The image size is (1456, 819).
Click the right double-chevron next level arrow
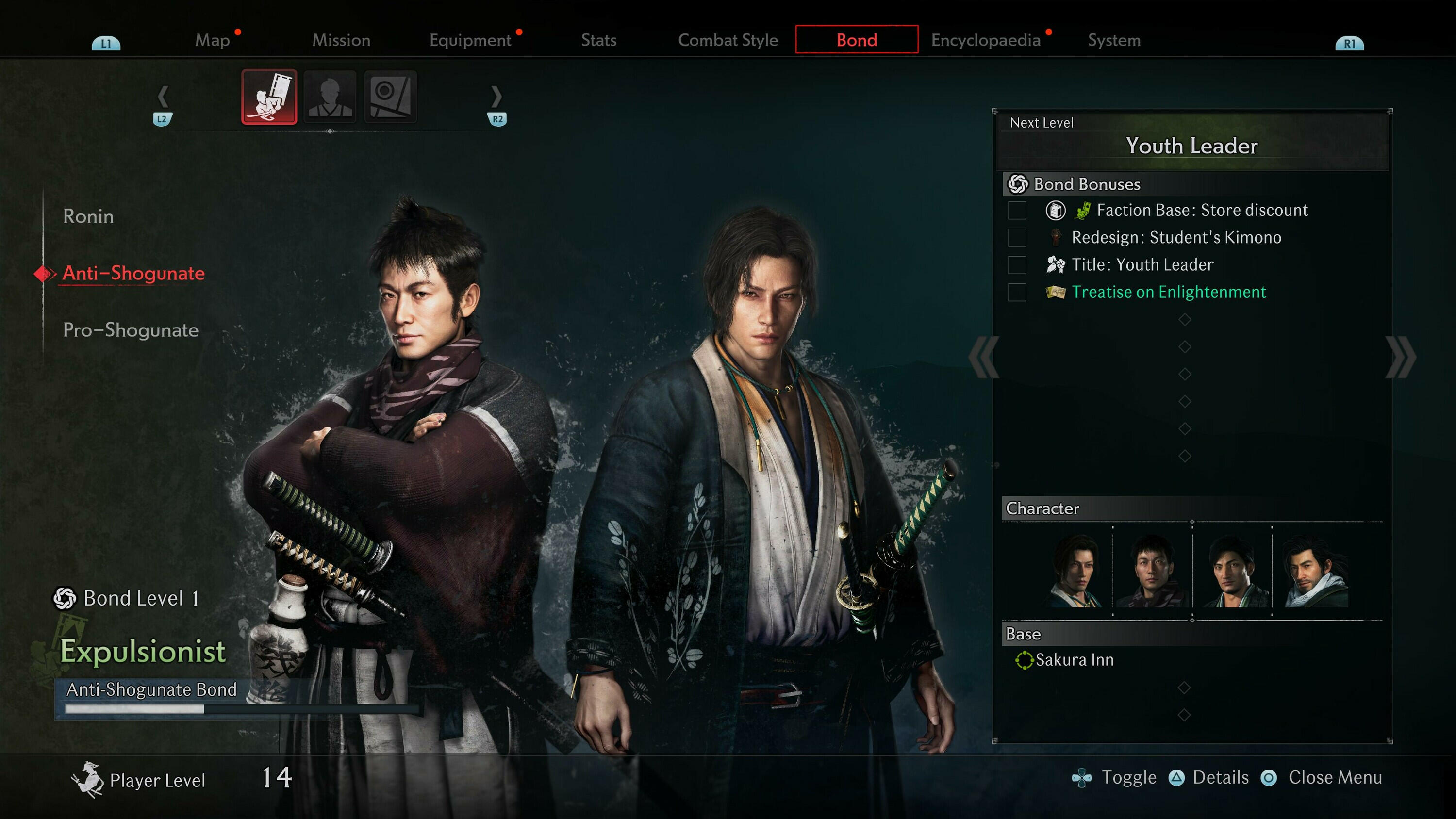coord(1400,357)
